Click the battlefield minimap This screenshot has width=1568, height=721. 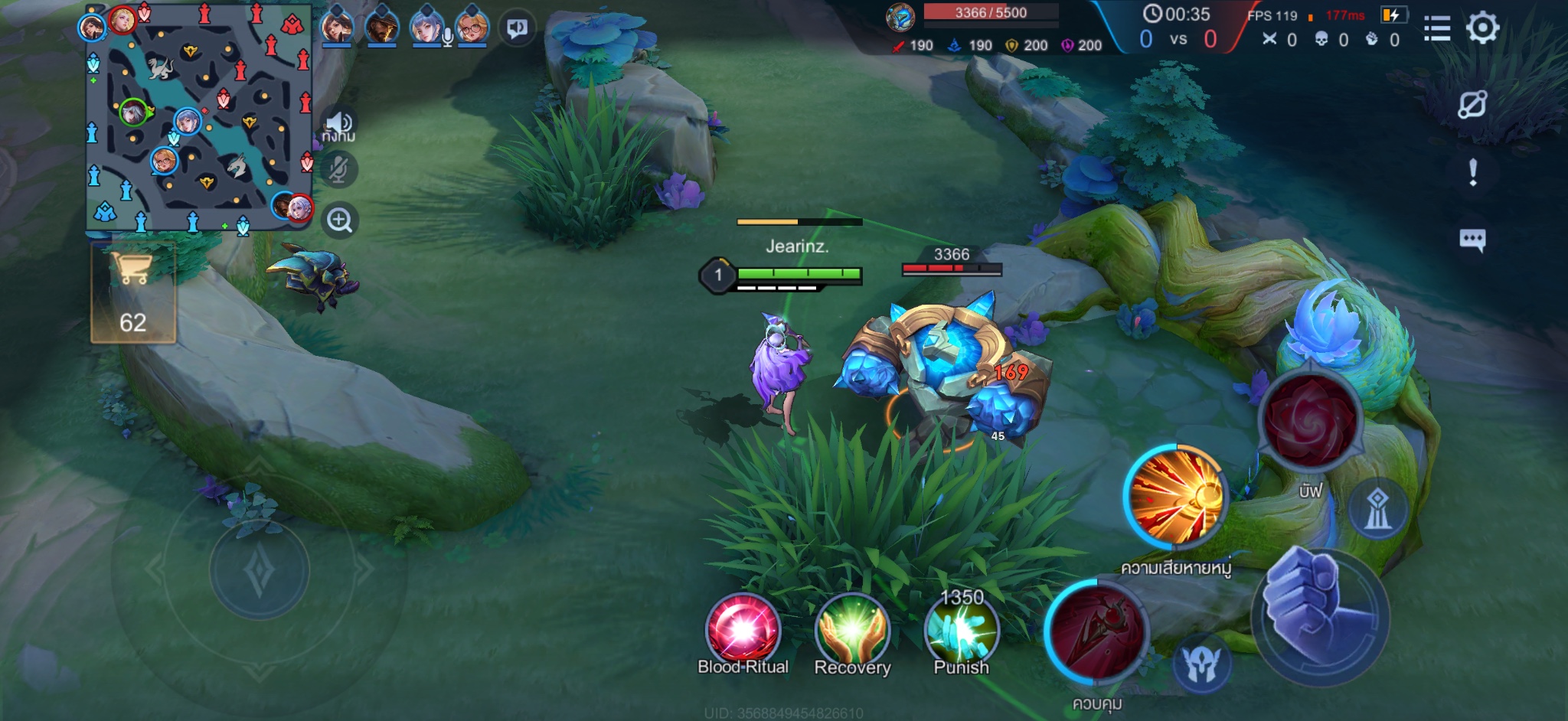tap(199, 117)
